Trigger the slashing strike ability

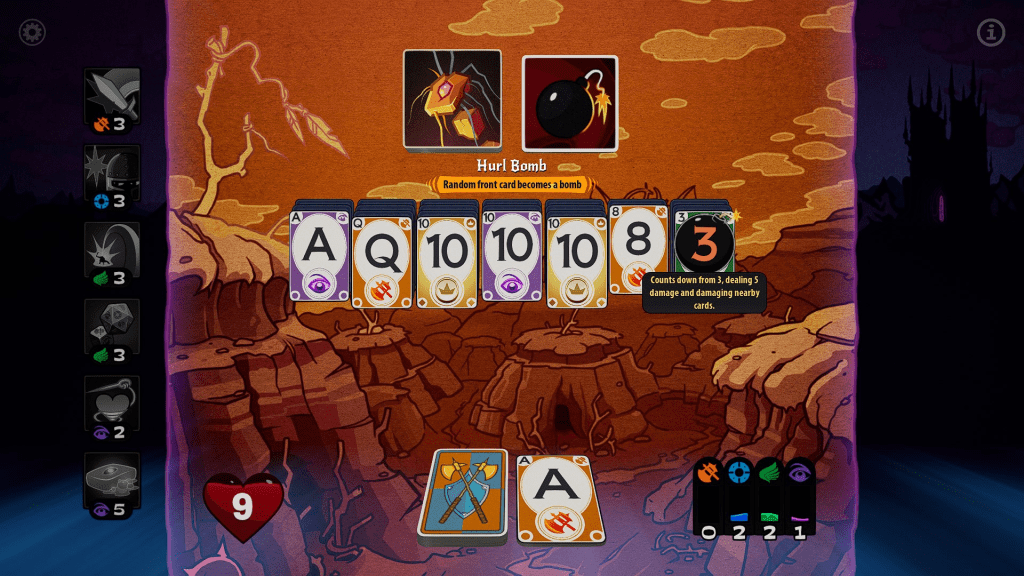112,255
